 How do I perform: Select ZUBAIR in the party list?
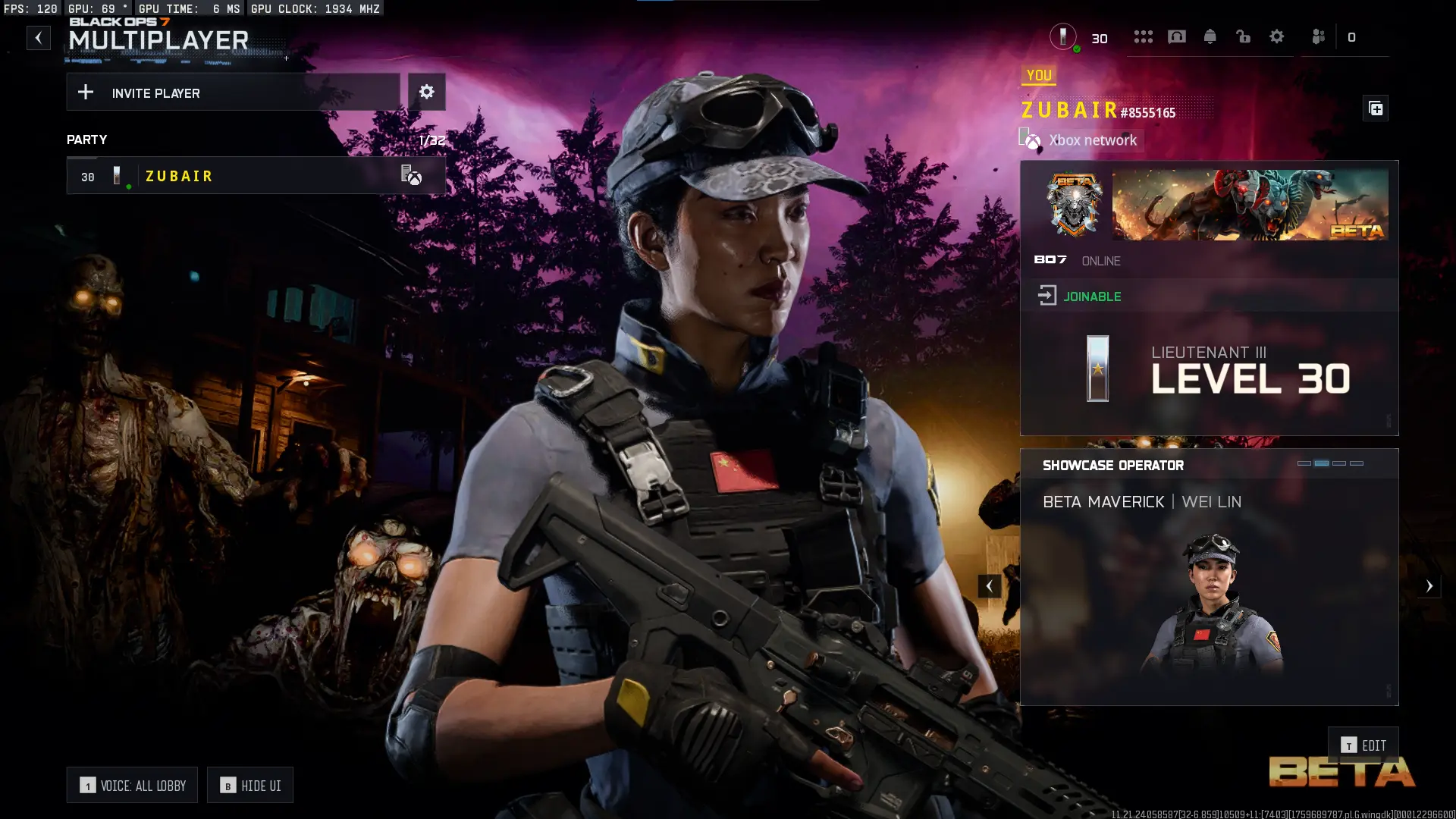point(256,176)
